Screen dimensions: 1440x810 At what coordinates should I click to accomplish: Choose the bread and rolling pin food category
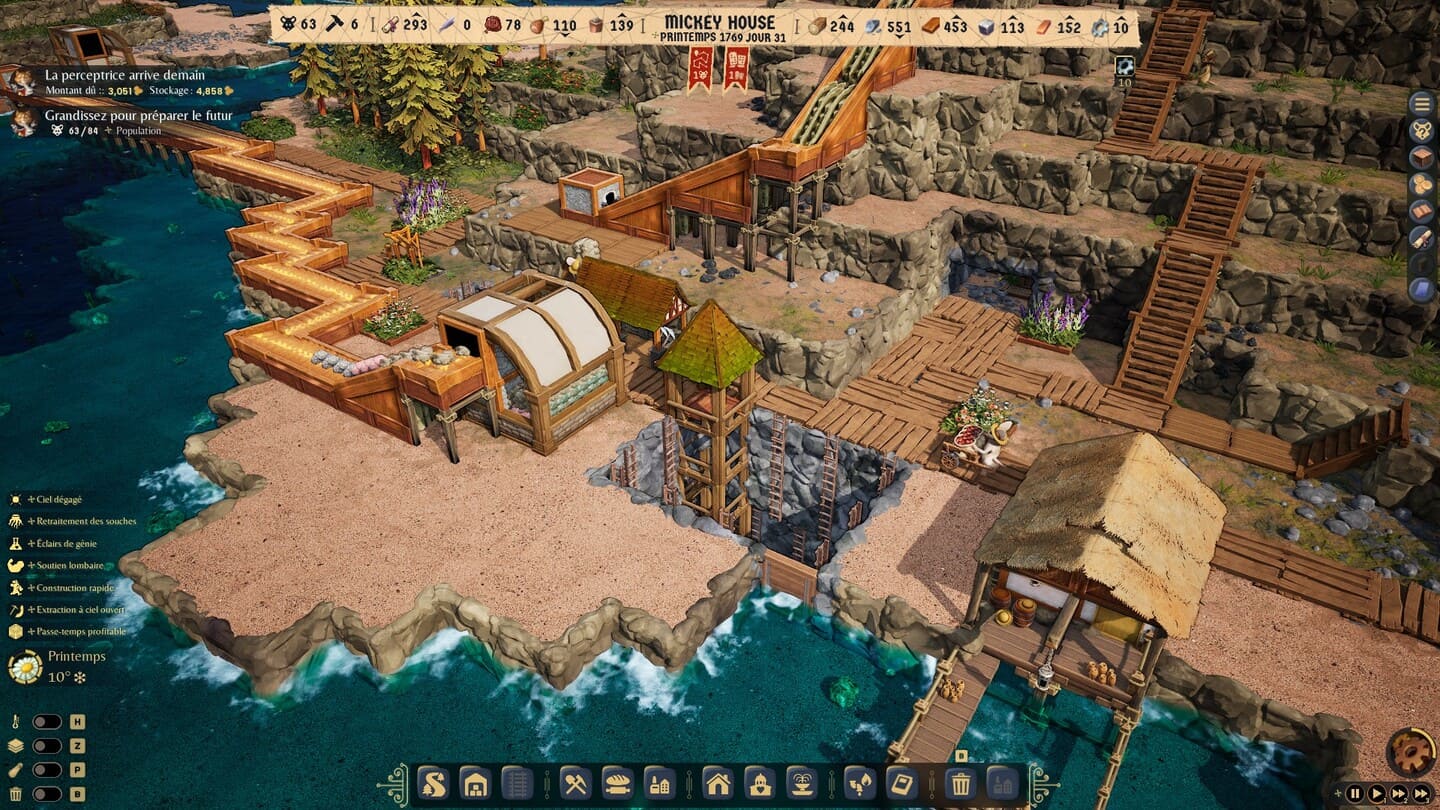tap(616, 782)
